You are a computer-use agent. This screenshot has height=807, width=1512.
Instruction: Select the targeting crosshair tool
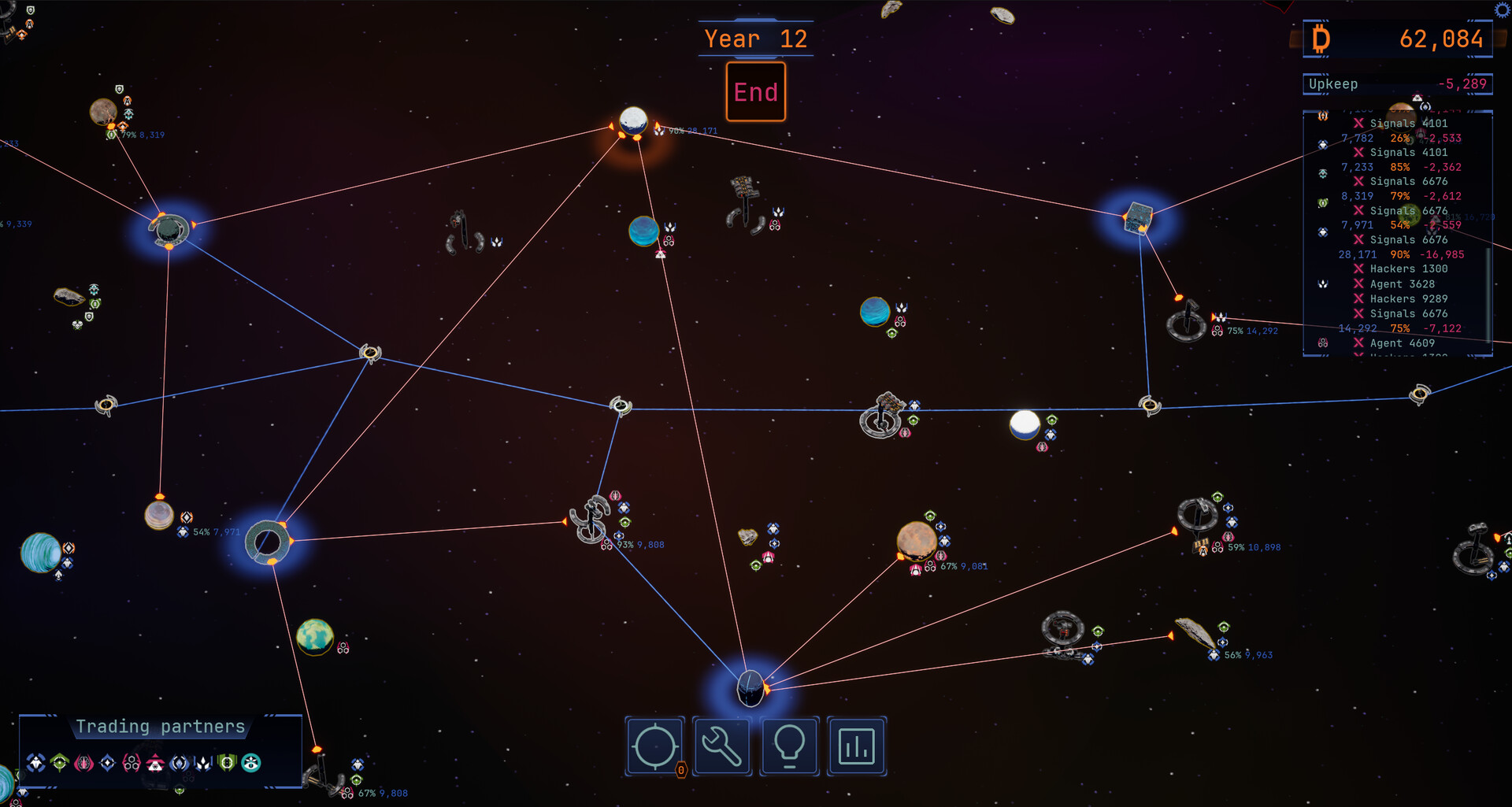(654, 746)
